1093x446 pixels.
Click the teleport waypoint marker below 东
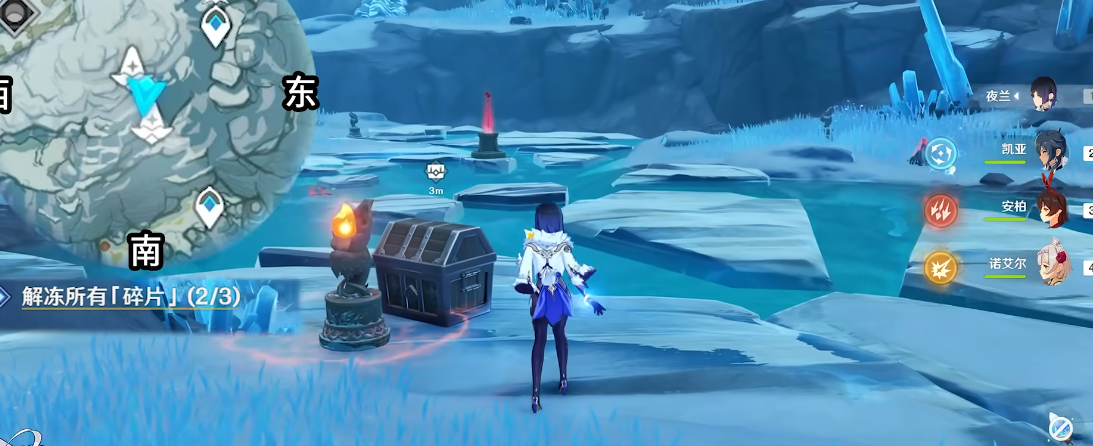[209, 208]
